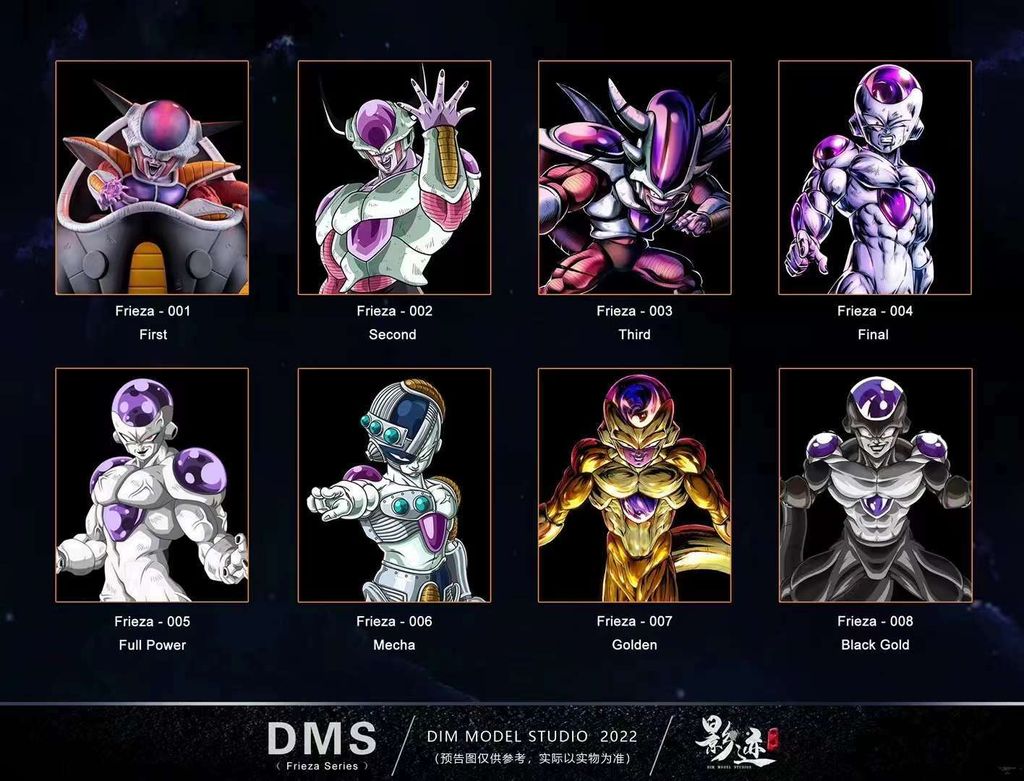Choose the Frieza - 008 Black Gold tile
The height and width of the screenshot is (781, 1024).
[x=875, y=485]
